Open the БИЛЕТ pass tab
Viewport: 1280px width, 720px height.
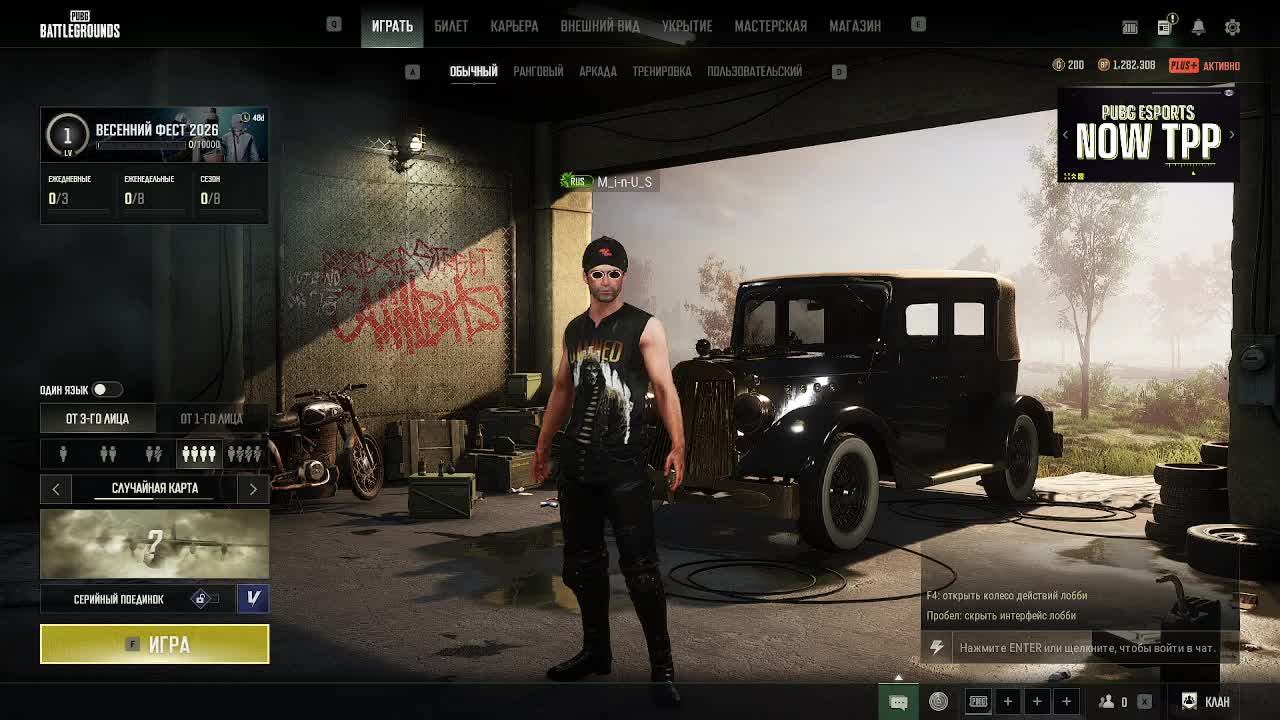(x=451, y=26)
